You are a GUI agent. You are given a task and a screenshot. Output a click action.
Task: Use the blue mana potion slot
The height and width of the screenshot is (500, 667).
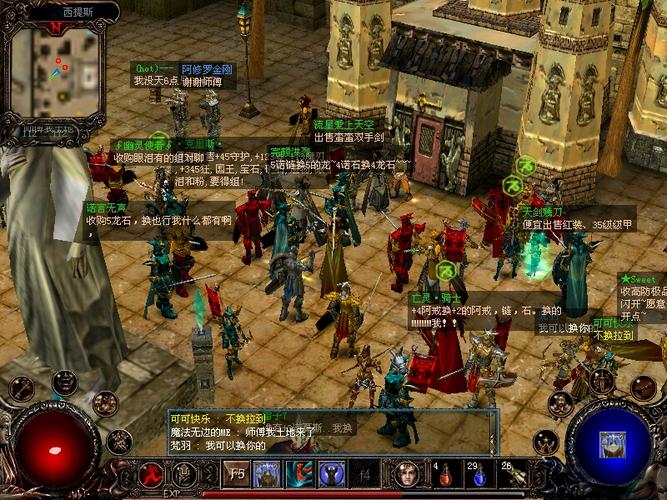tap(476, 474)
